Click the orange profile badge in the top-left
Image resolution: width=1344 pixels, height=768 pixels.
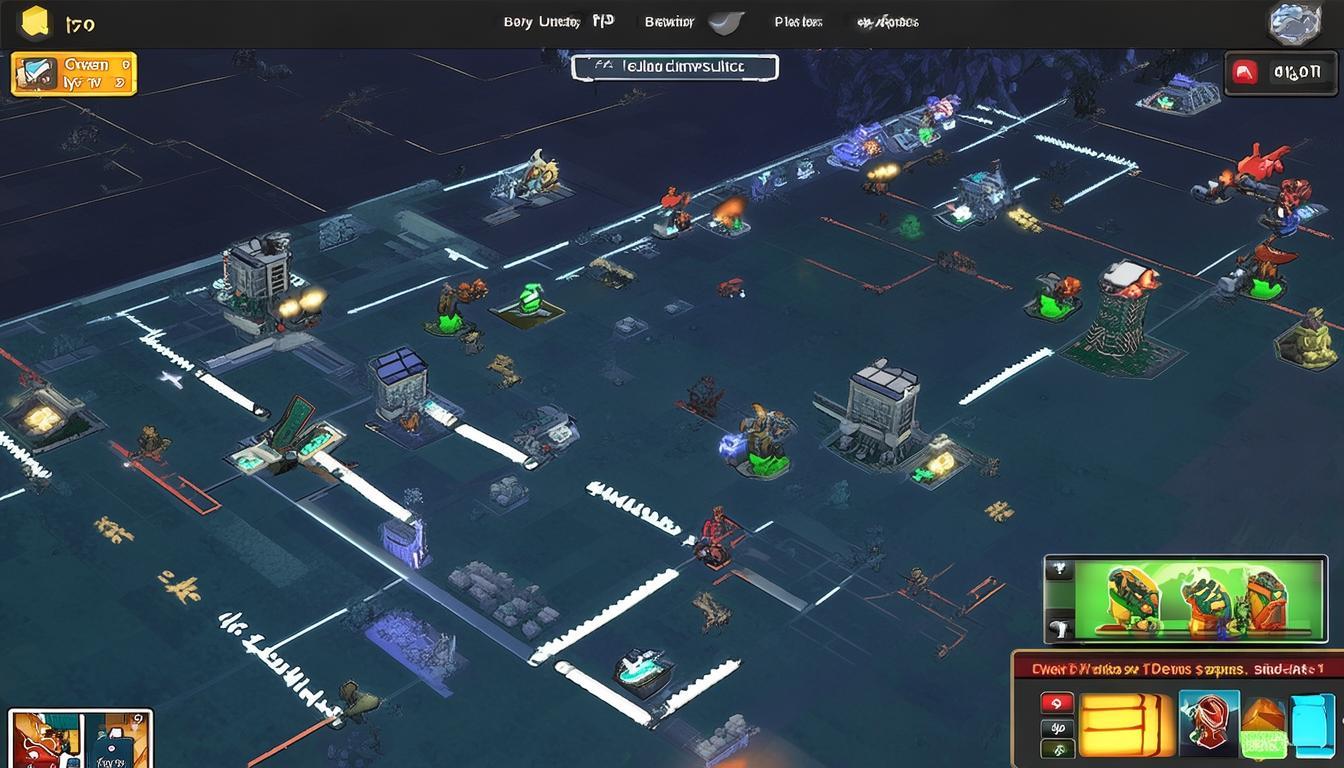(73, 74)
